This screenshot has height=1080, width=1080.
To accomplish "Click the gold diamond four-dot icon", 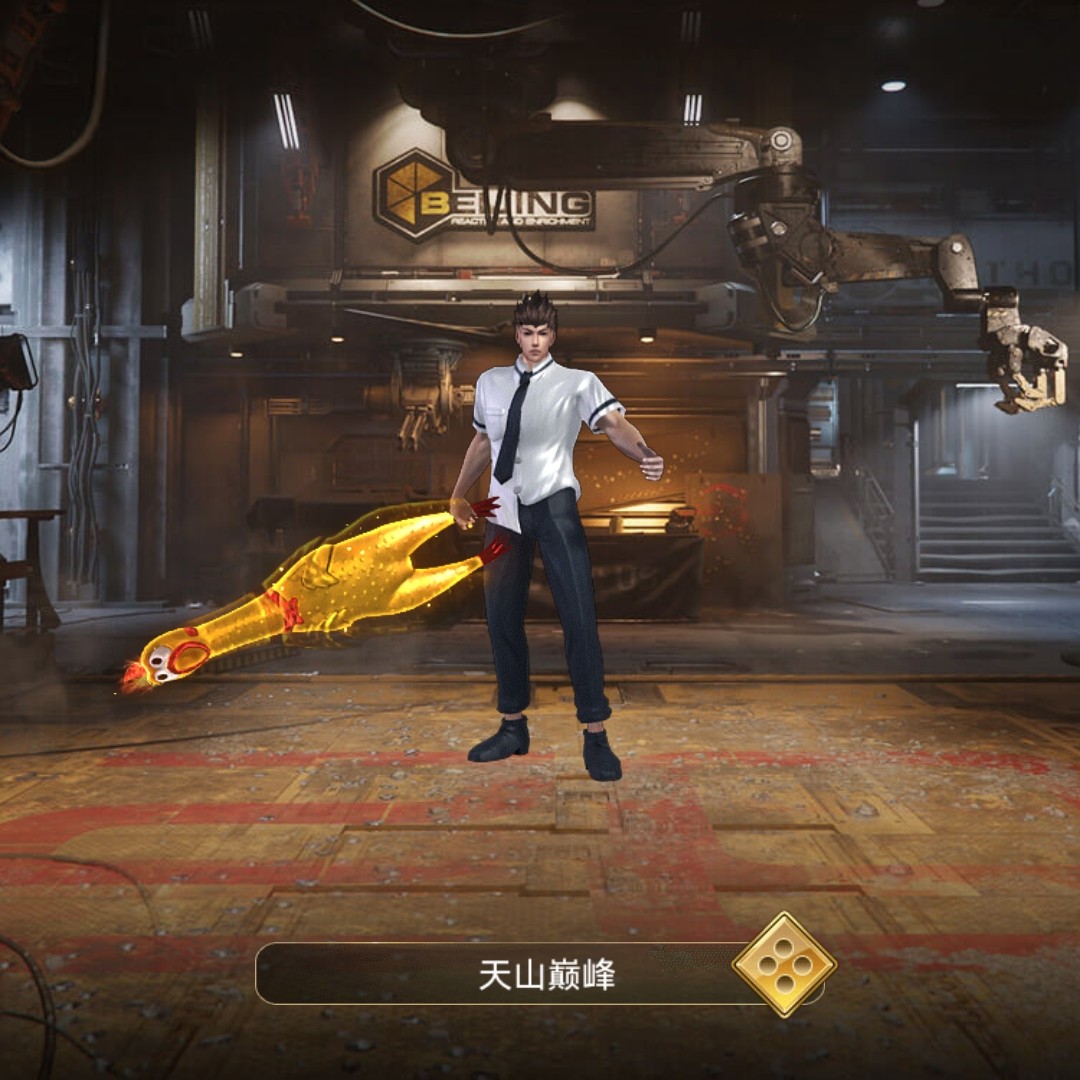I will coord(785,965).
